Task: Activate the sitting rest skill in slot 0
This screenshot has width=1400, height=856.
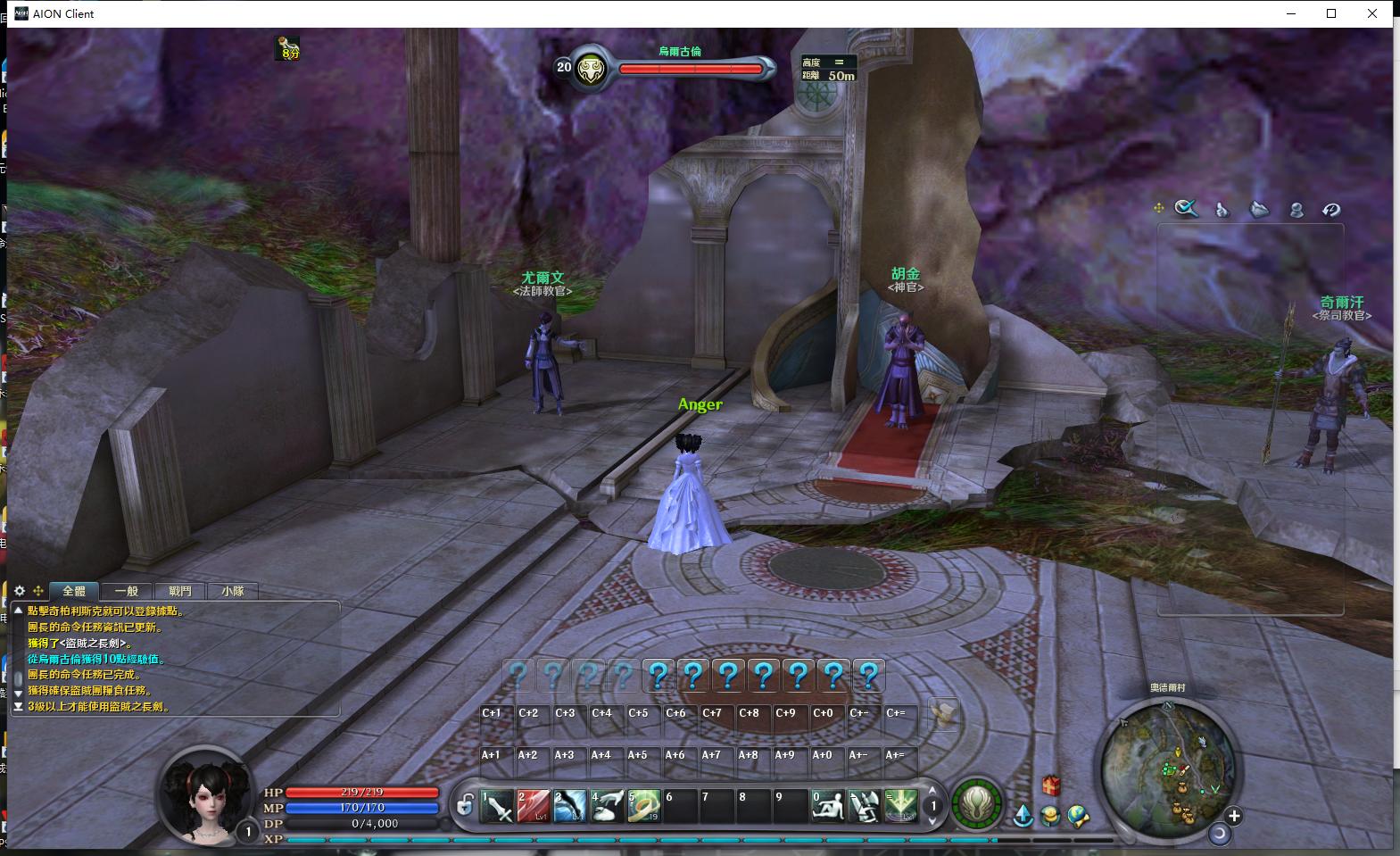Action: coord(828,806)
